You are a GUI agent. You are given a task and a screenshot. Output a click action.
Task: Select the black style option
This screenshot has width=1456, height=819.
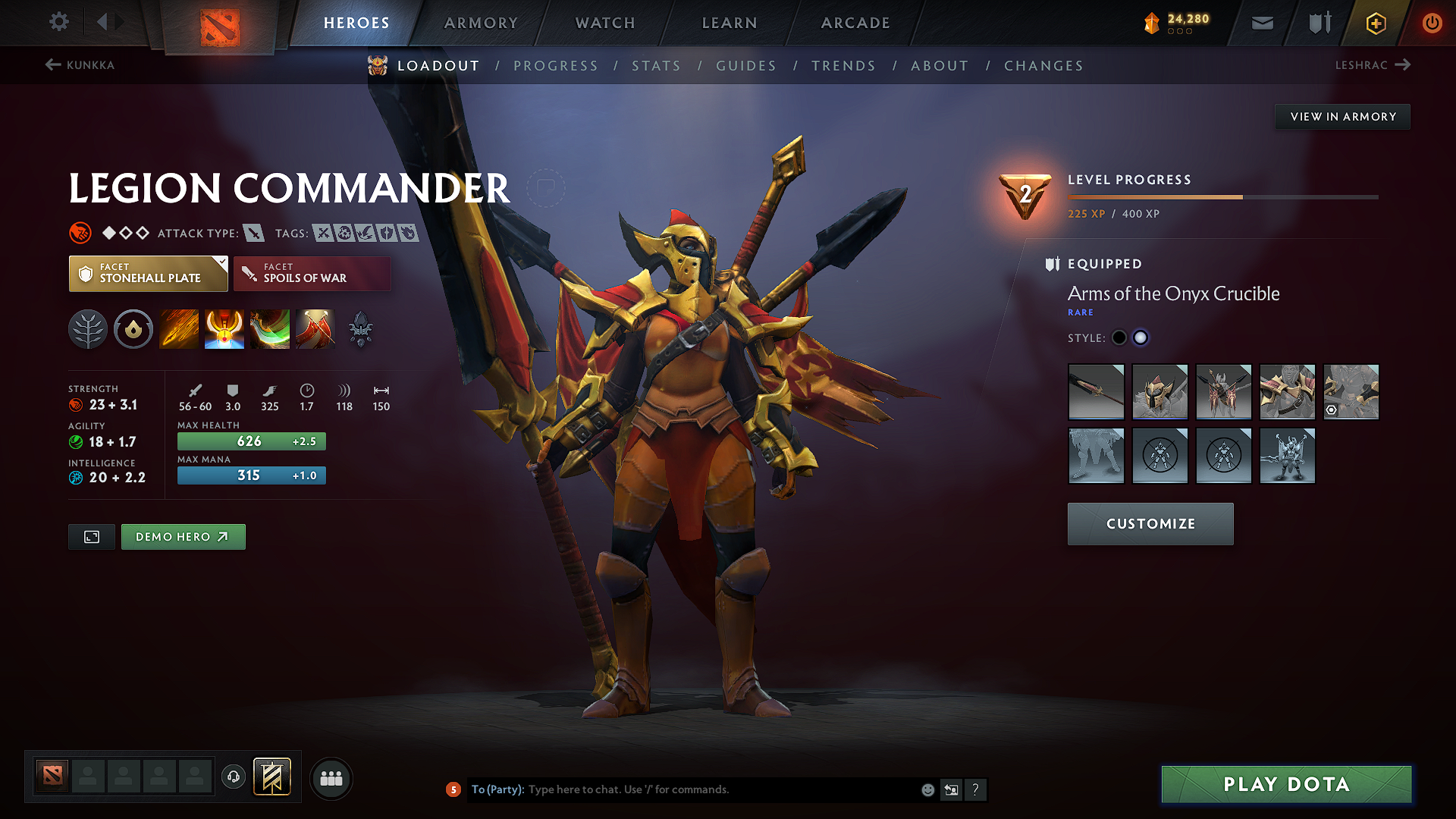click(x=1119, y=337)
